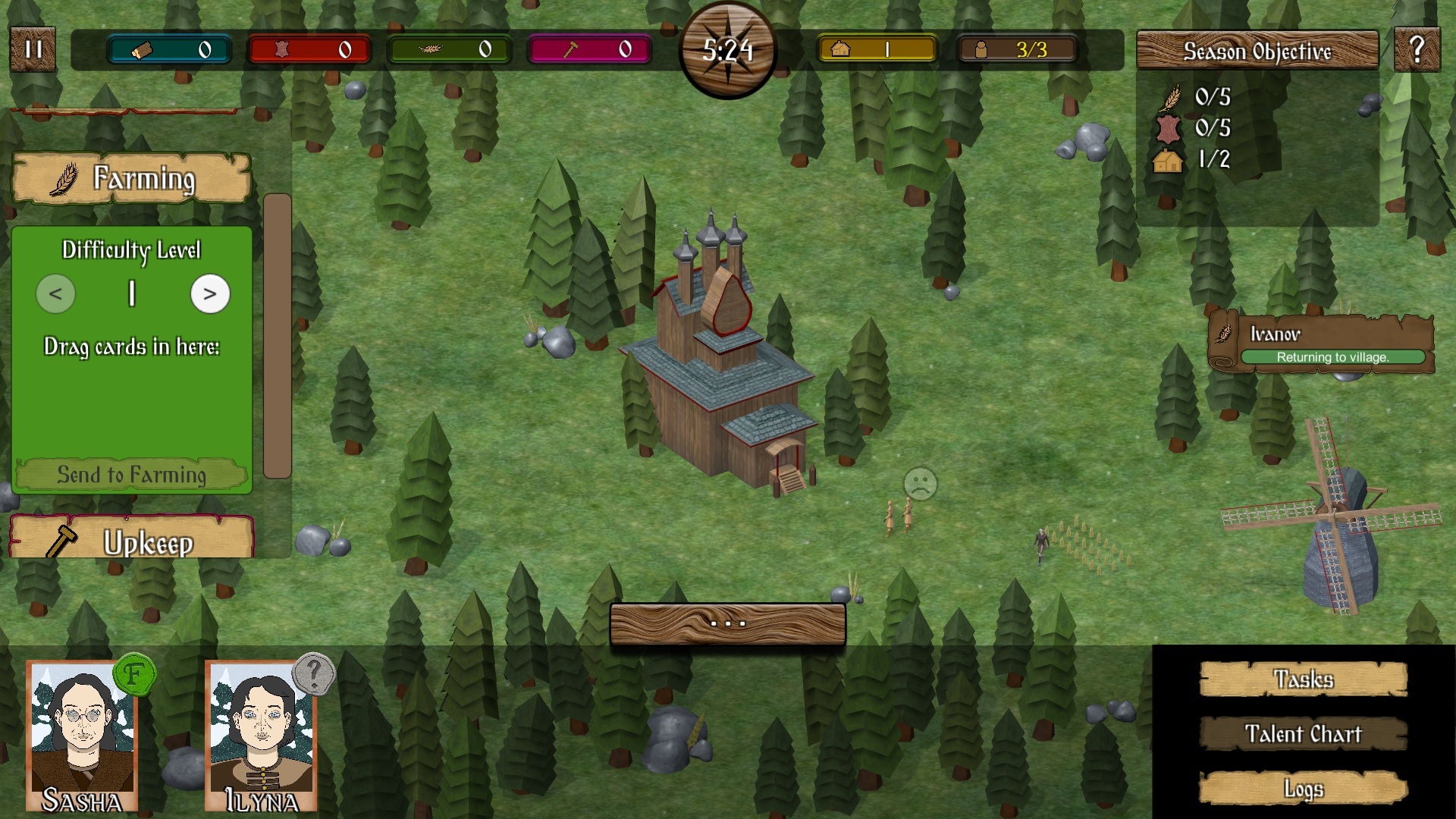Click the wooden three-dots panel
Viewport: 1456px width, 819px height.
point(727,624)
